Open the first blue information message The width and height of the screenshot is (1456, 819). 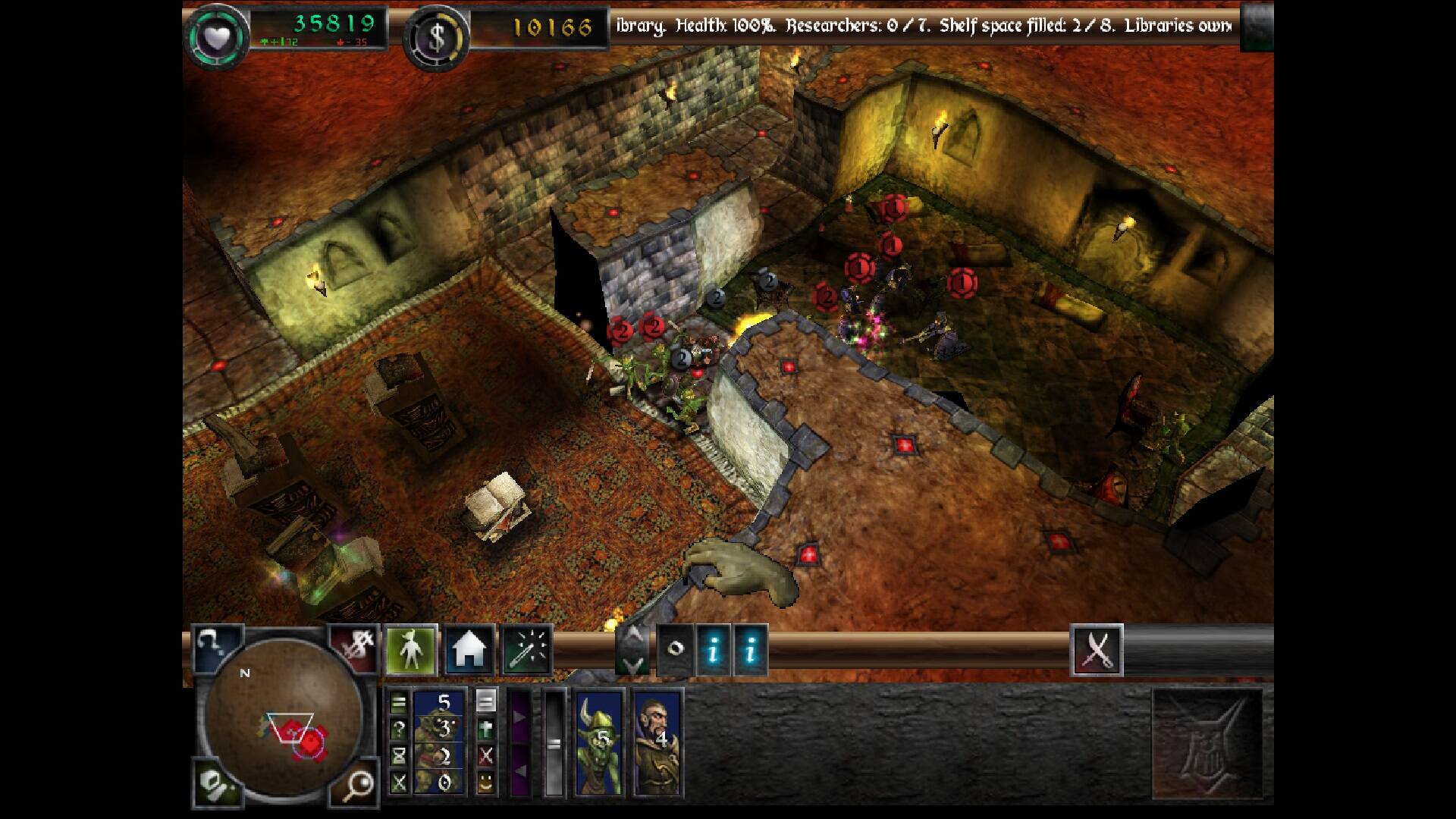click(x=713, y=650)
